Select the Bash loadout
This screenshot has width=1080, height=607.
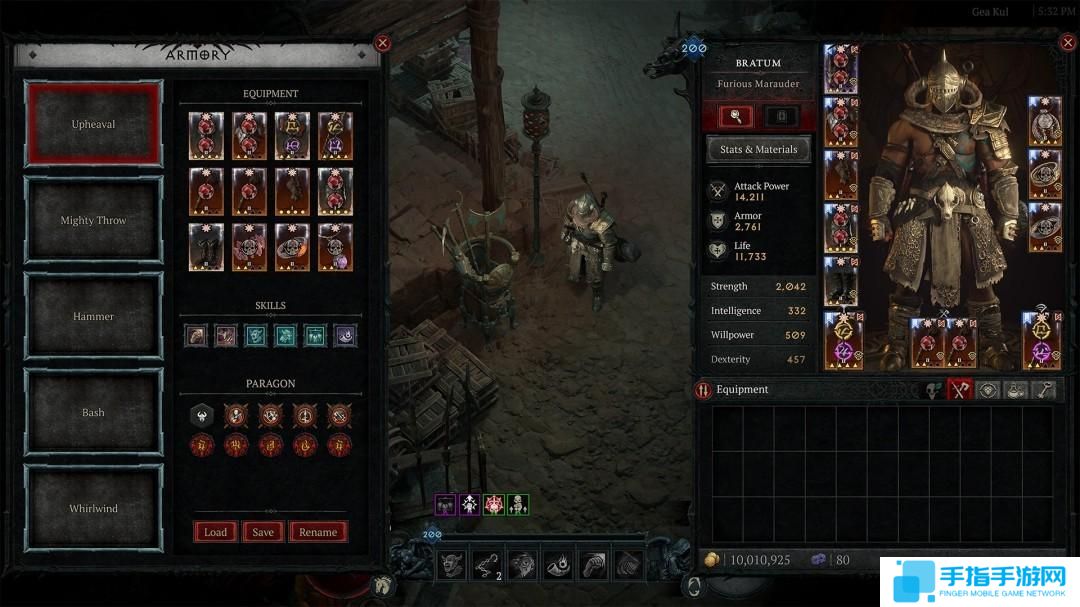[x=93, y=412]
